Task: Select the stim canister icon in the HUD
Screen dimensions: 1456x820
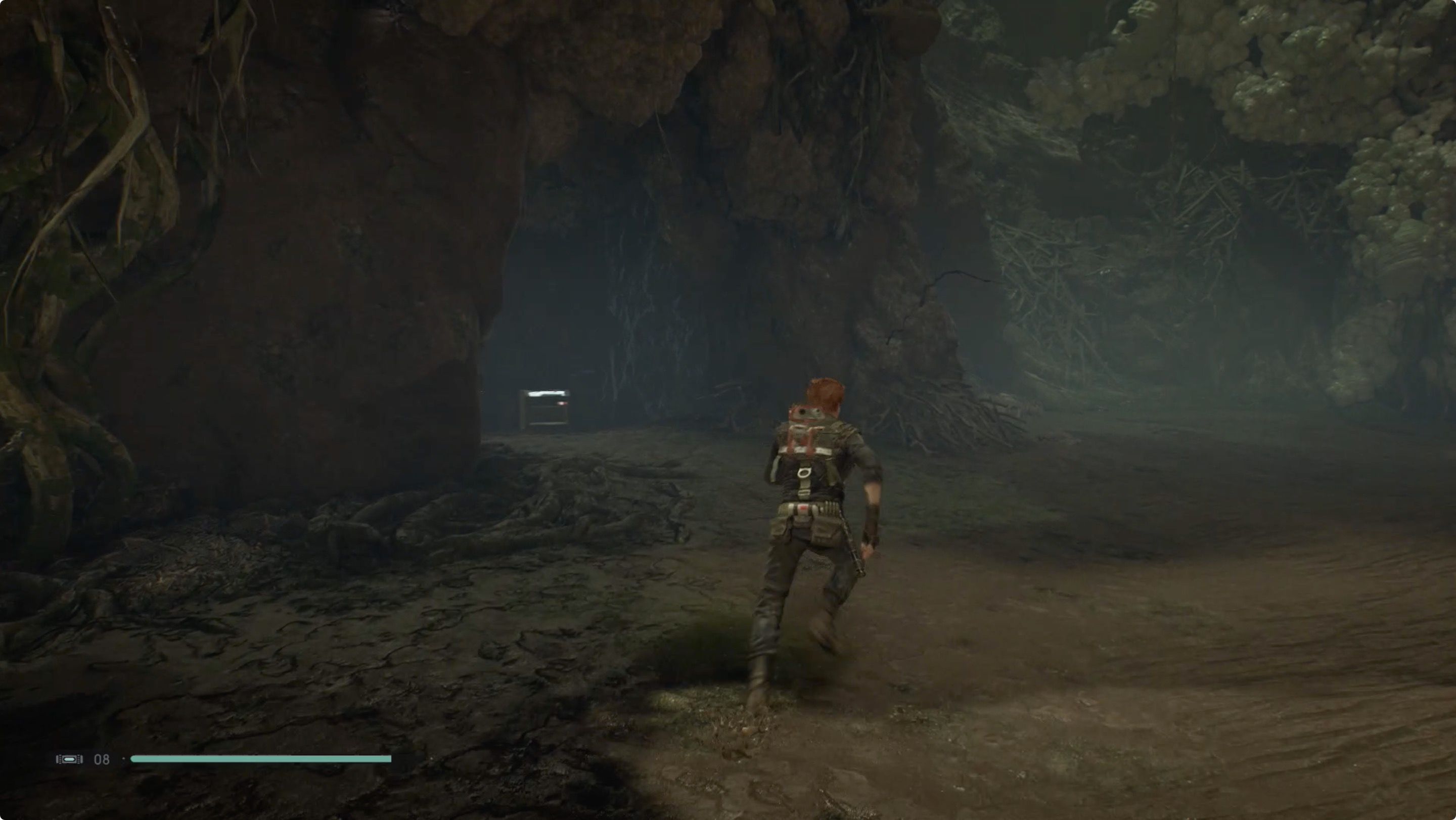Action: 69,759
